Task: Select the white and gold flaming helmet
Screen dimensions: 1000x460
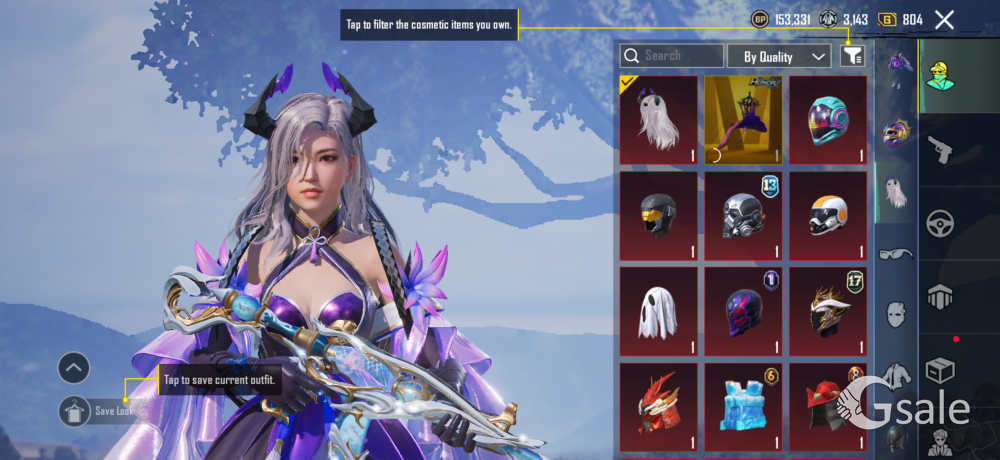Action: click(828, 311)
